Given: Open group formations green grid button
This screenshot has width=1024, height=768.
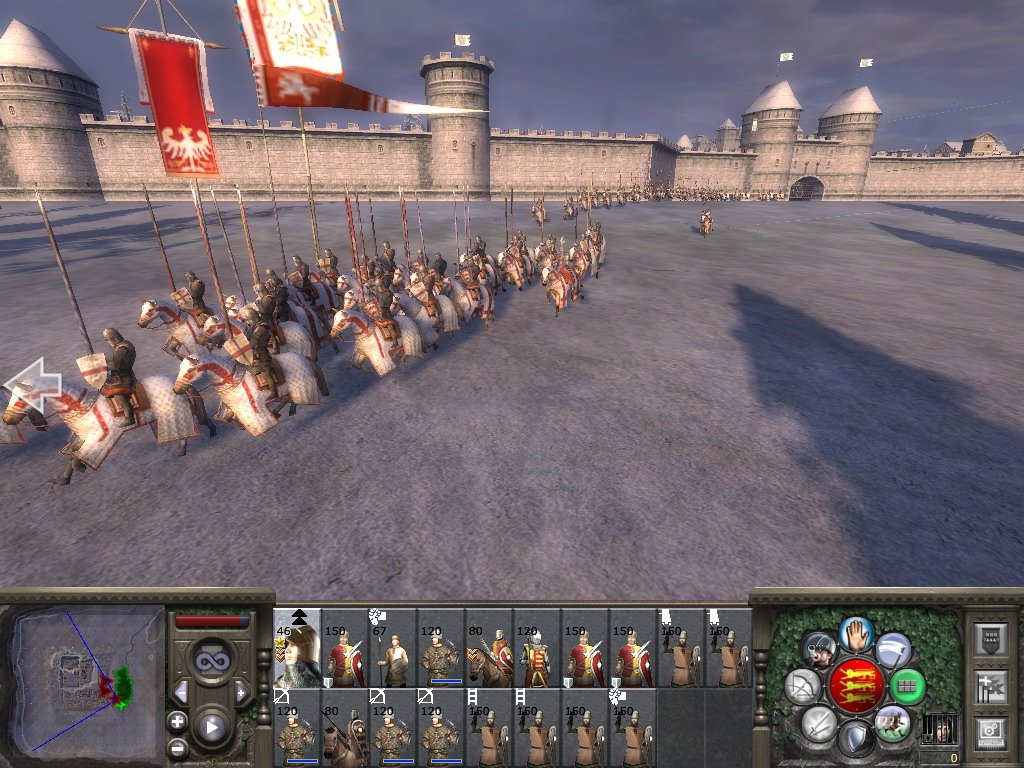Looking at the screenshot, I should pyautogui.click(x=907, y=686).
